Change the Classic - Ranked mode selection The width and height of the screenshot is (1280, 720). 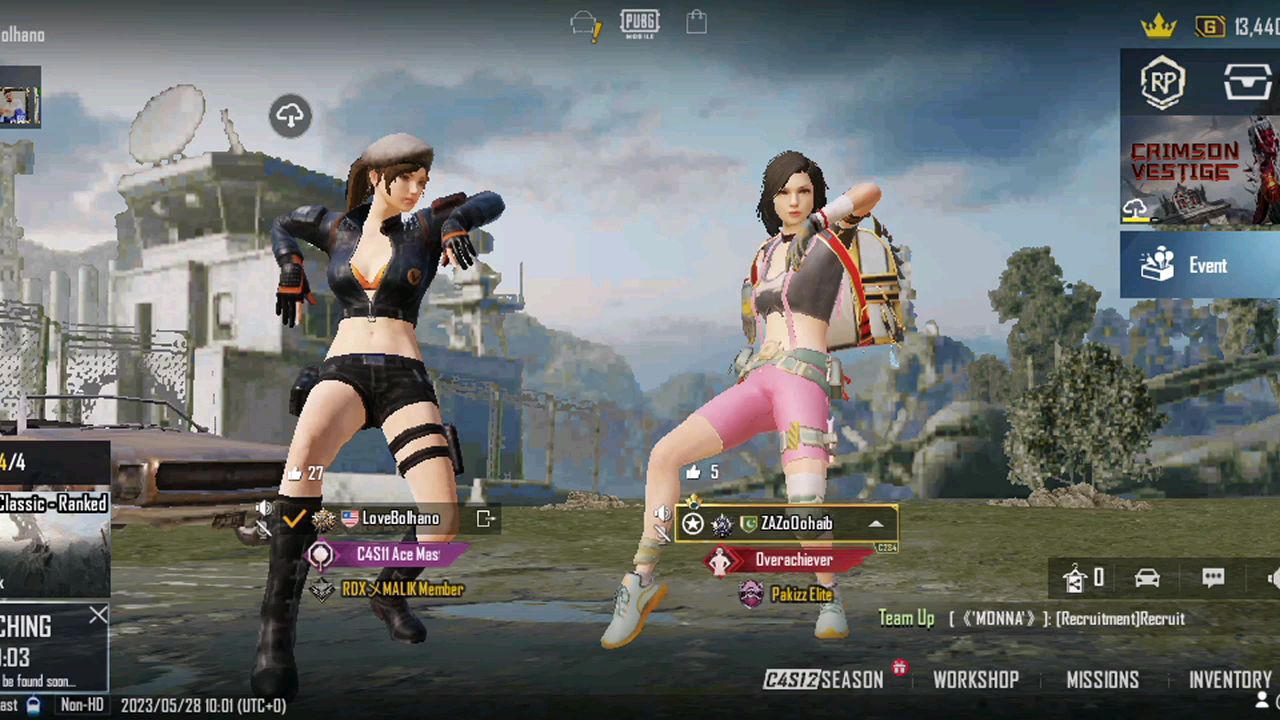(x=54, y=504)
